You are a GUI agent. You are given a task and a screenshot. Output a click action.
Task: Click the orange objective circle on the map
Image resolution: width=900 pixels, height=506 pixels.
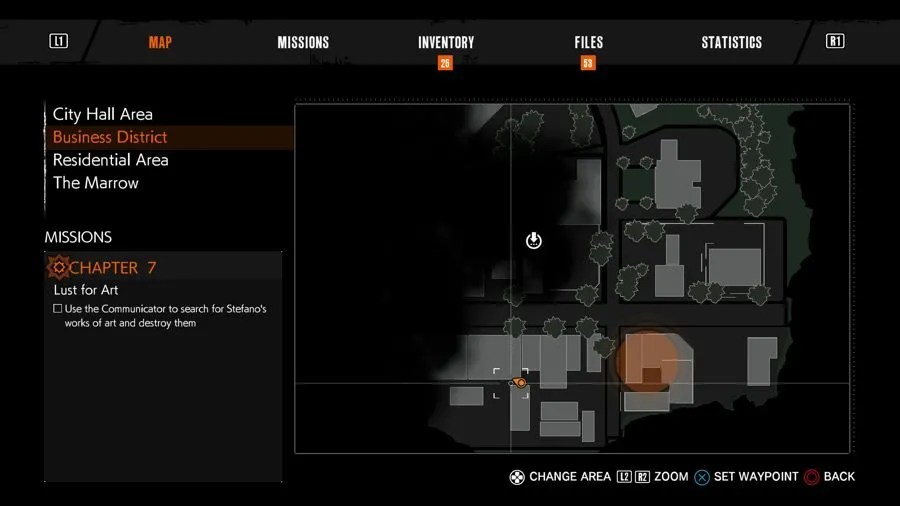tap(652, 361)
